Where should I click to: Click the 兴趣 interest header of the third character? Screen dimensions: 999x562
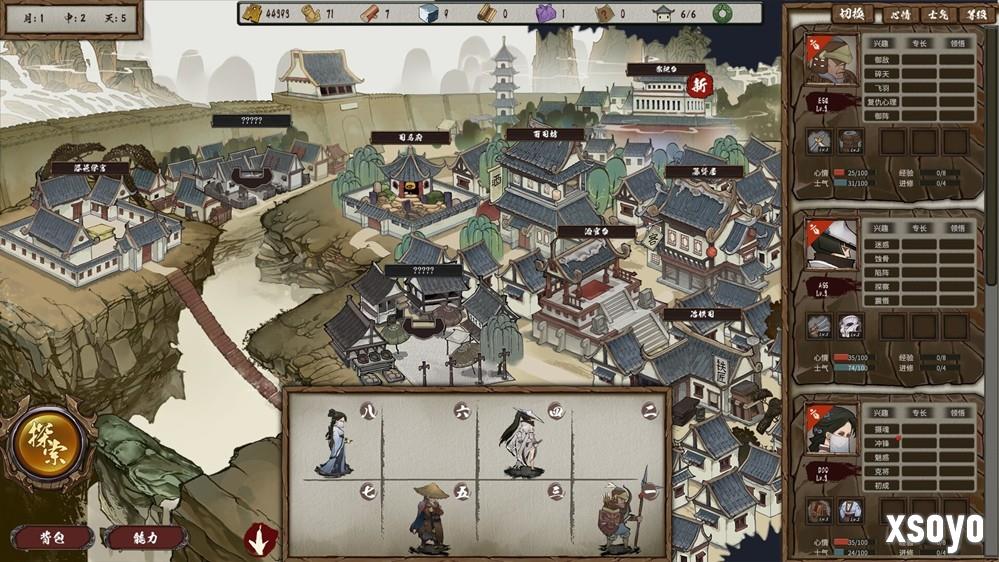[880, 413]
